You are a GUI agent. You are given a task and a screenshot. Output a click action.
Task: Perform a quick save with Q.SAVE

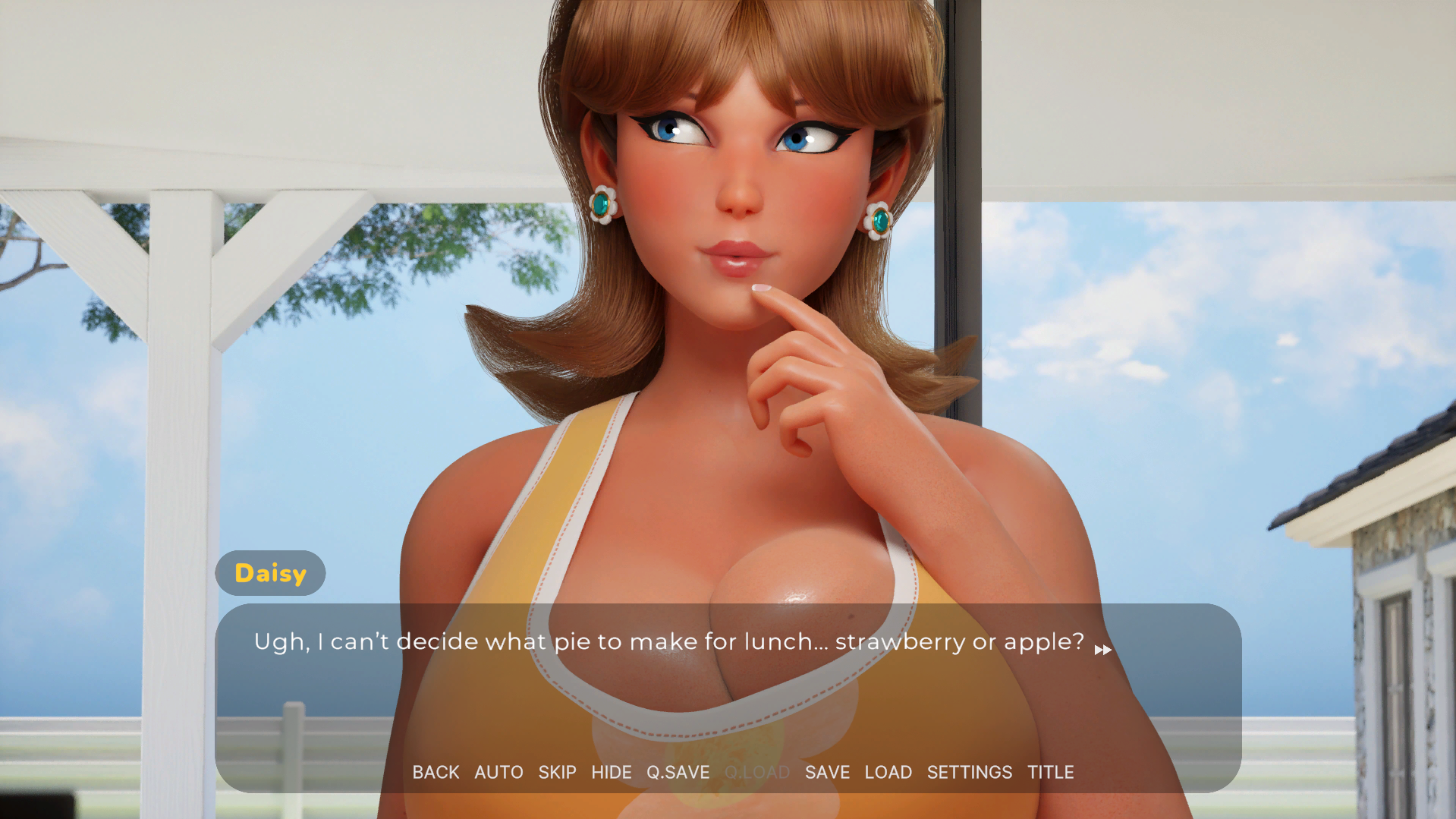pos(678,772)
